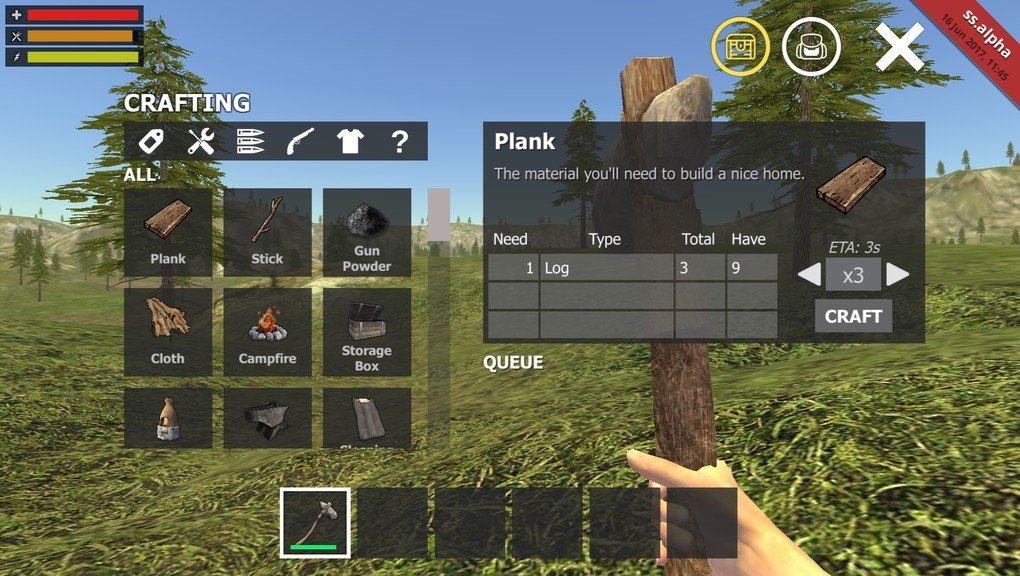Viewport: 1020px width, 576px height.
Task: Choose the Stick recipe
Action: click(267, 232)
